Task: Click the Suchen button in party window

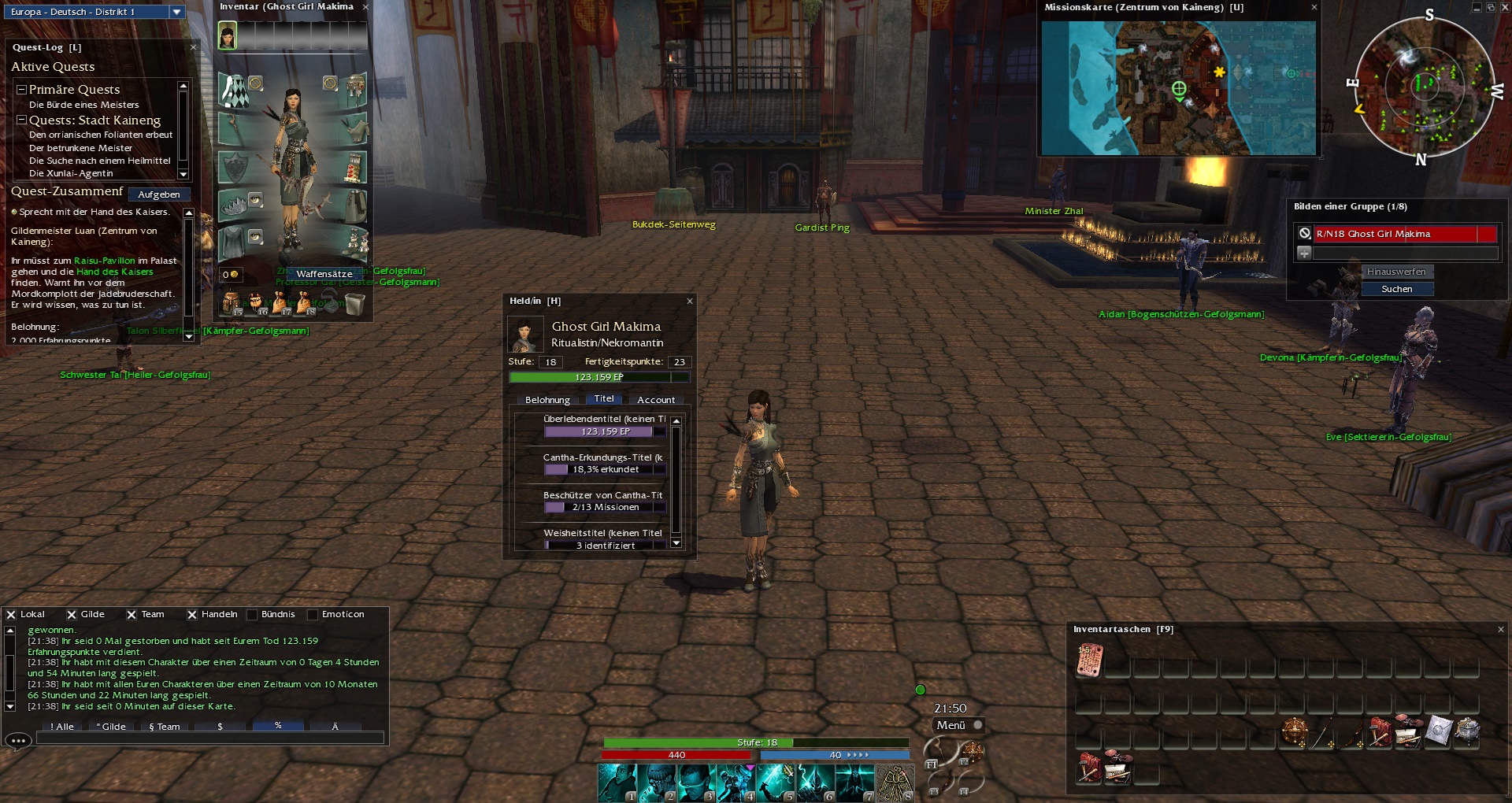Action: (1397, 289)
